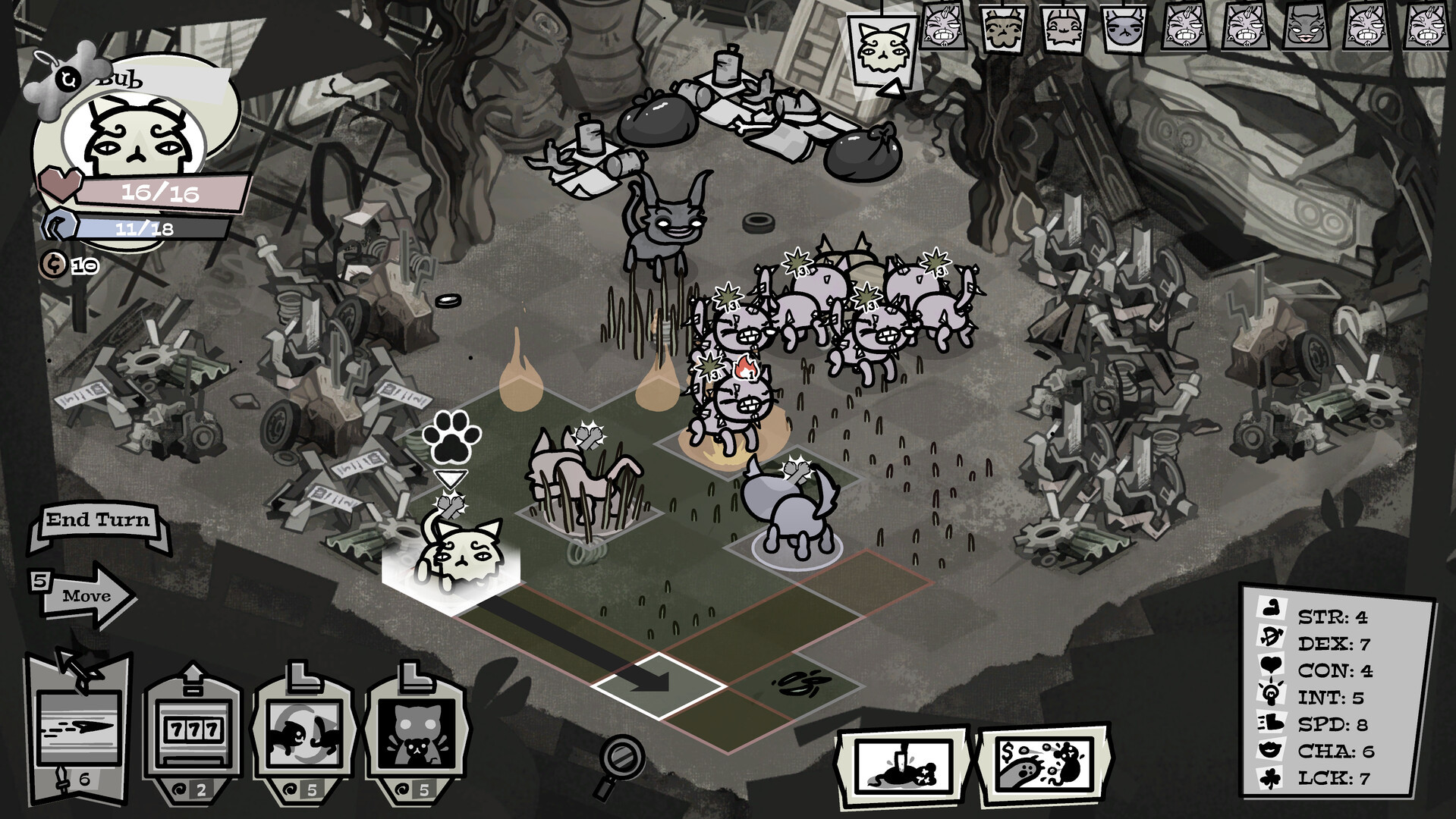Toggle the turn indicator above Bub's portrait
This screenshot has width=1456, height=819.
tap(69, 78)
